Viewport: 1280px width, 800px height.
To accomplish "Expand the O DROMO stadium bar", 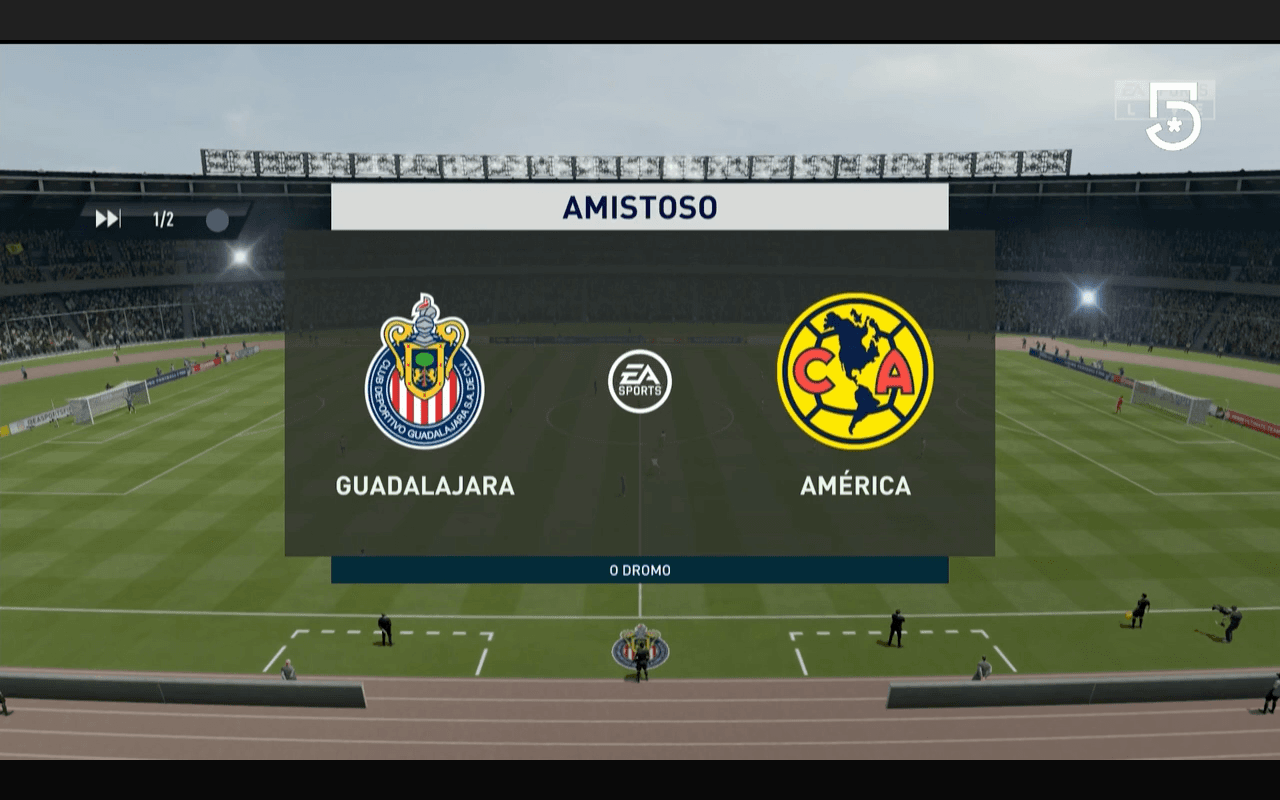I will pos(640,570).
